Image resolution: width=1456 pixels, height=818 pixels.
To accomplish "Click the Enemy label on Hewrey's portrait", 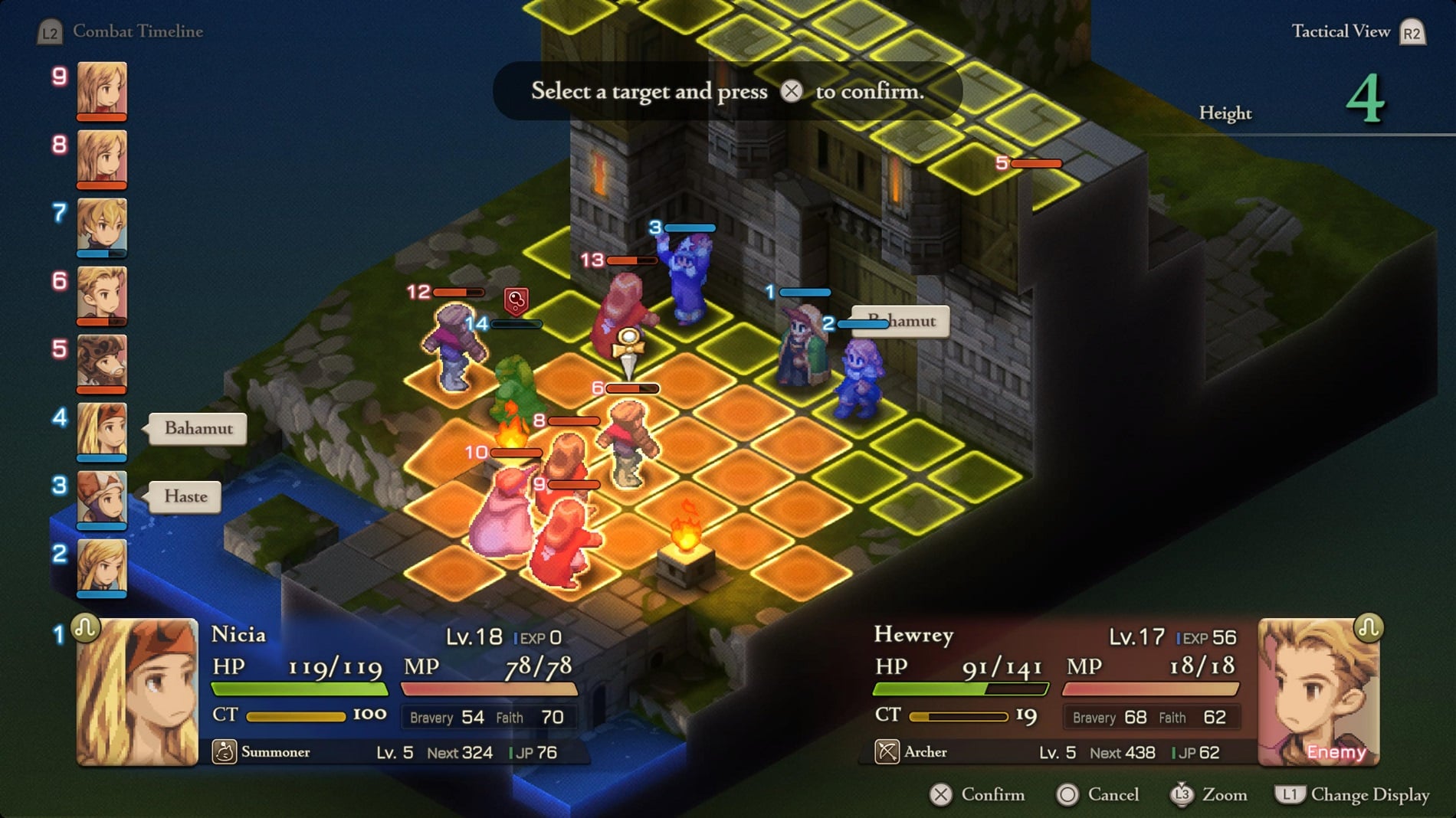I will (x=1337, y=752).
